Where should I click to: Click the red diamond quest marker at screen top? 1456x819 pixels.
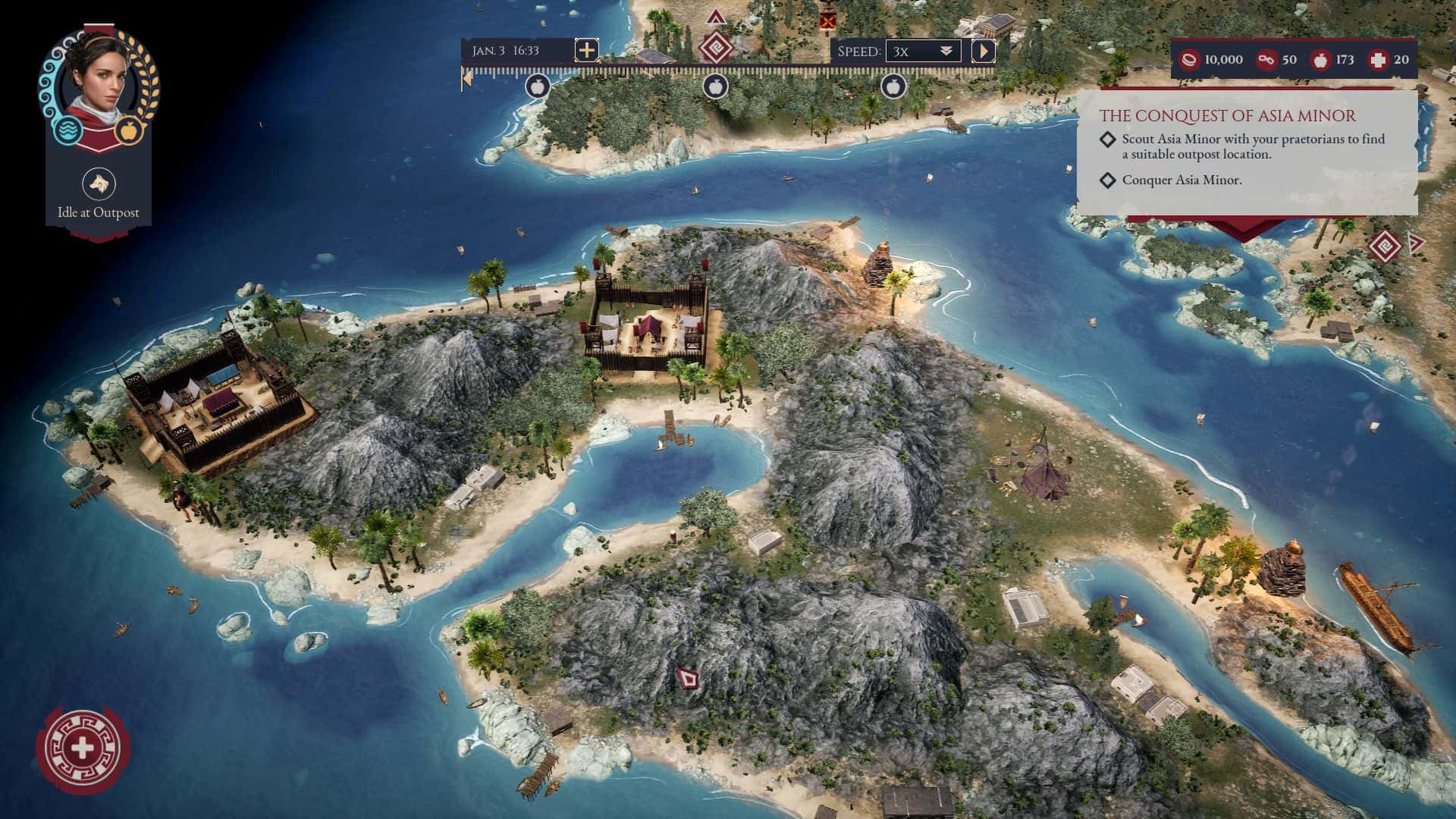pos(716,45)
